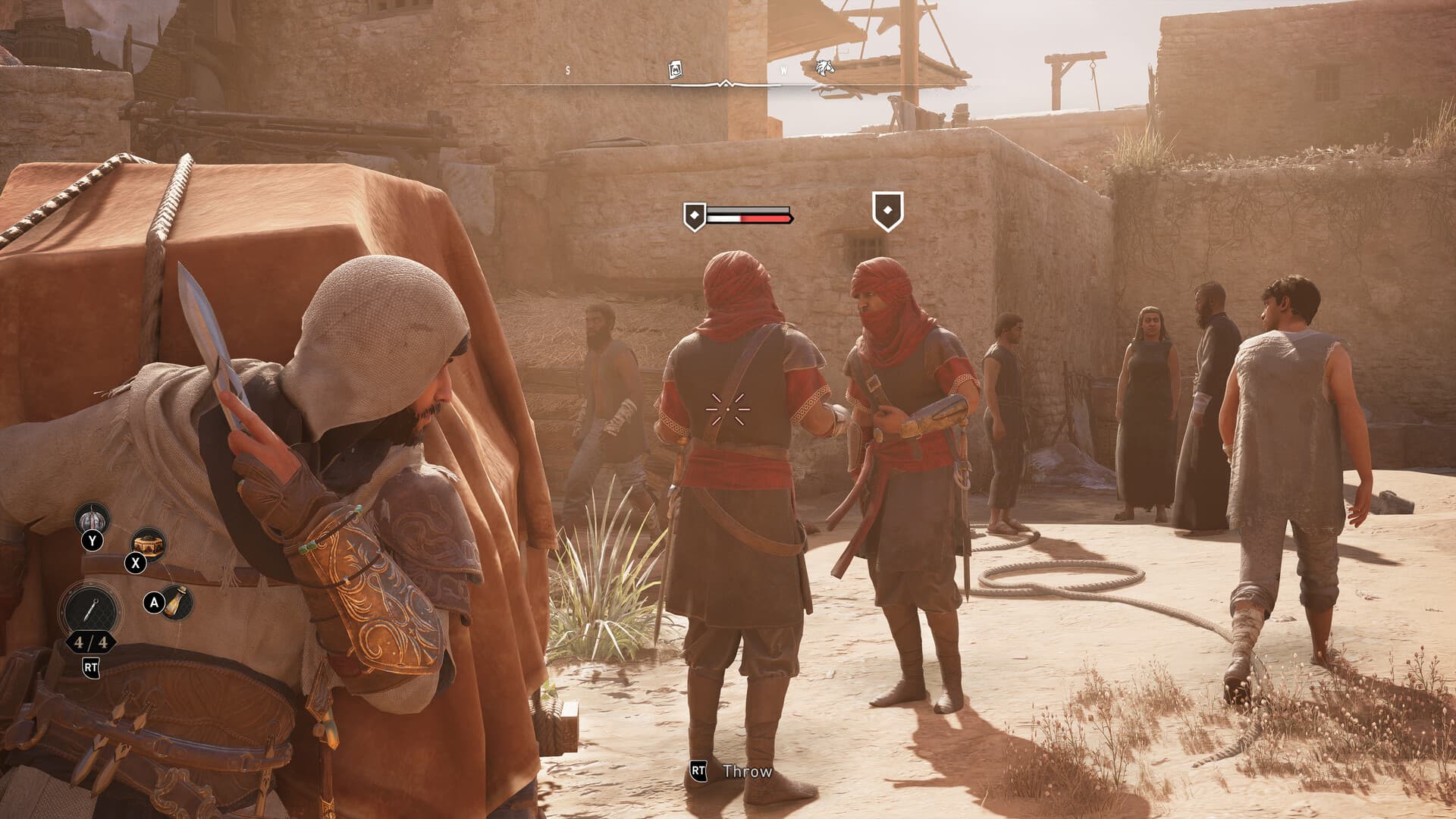Screen dimensions: 1456x819
Task: Select the W cardinal marker on the compass
Action: [784, 70]
